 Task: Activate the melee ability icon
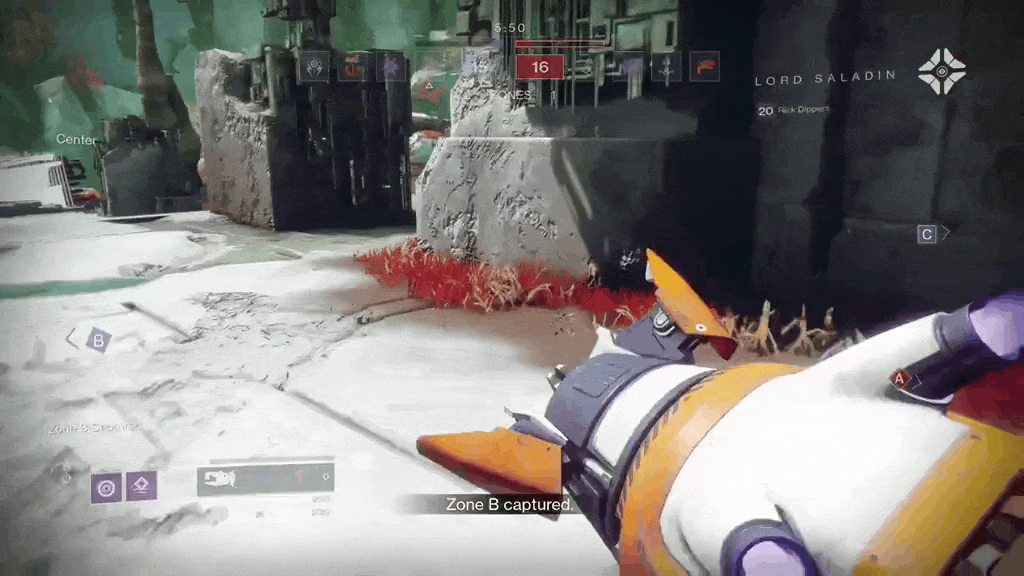point(142,487)
